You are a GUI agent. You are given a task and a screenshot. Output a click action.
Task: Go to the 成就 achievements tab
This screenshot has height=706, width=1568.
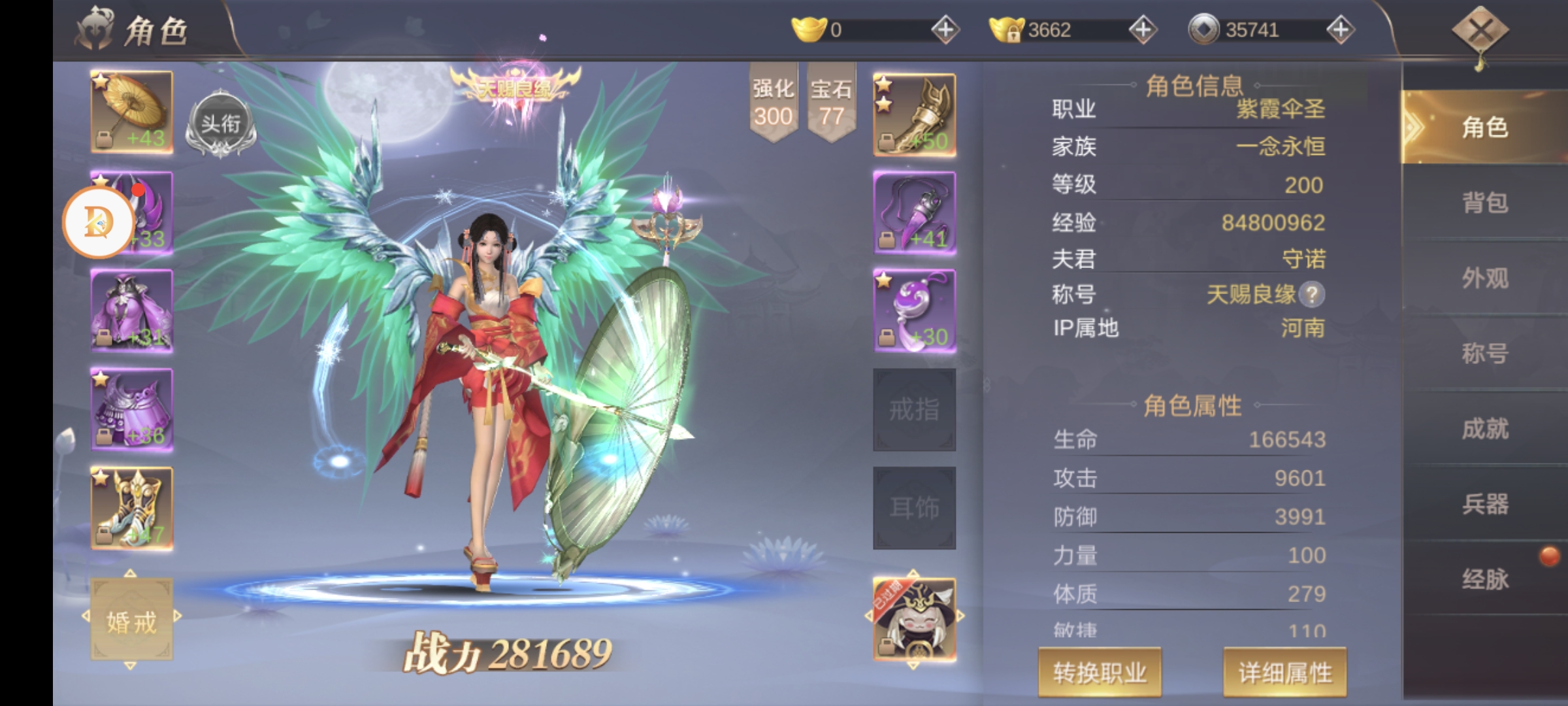tap(1484, 429)
